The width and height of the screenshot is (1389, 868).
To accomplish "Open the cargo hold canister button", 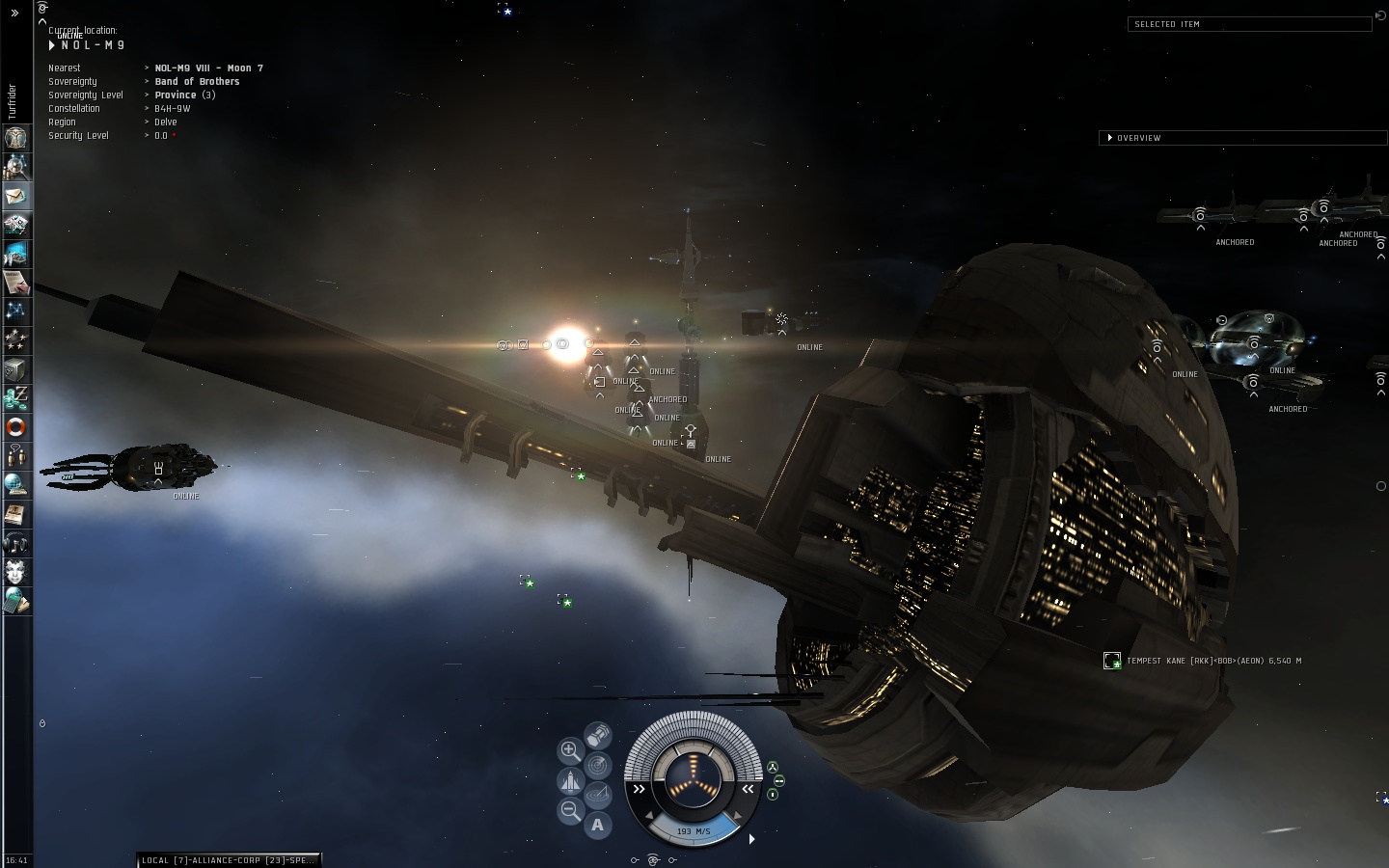I will [598, 737].
